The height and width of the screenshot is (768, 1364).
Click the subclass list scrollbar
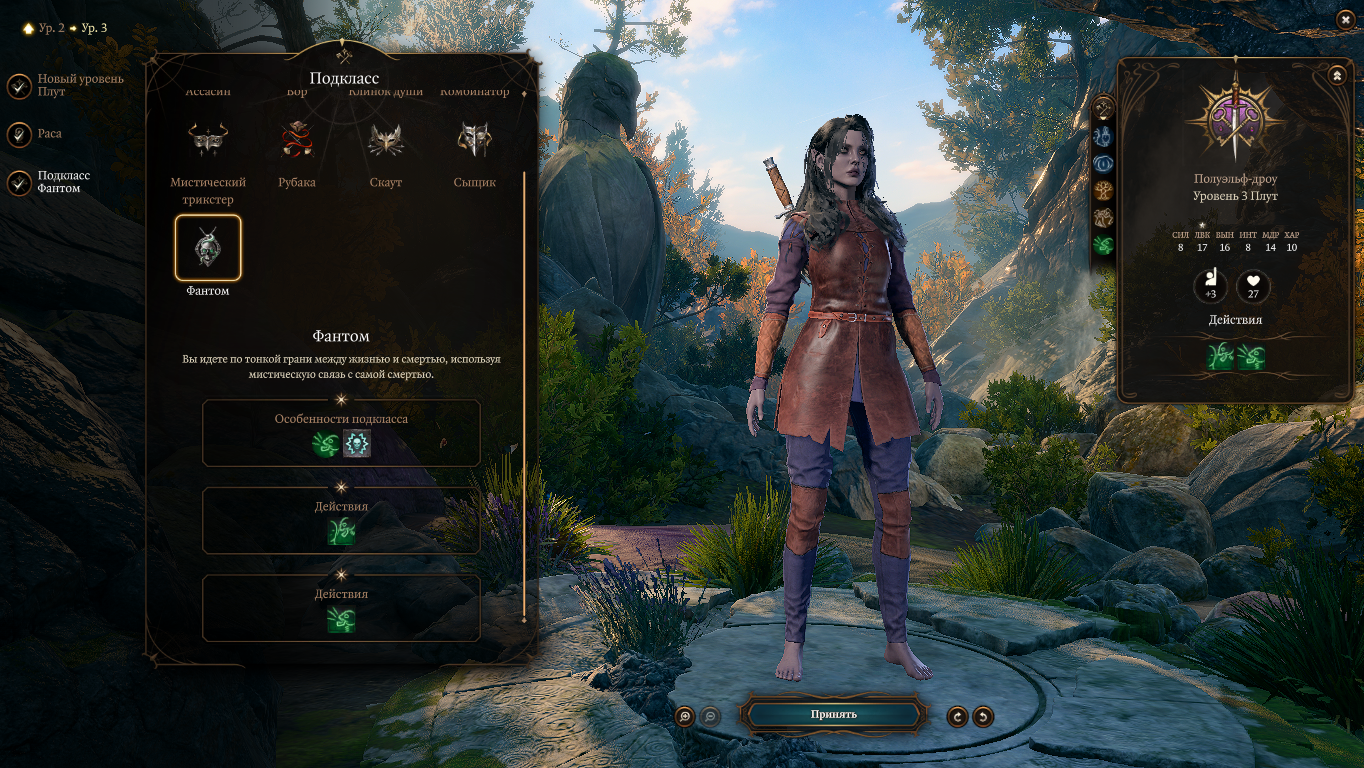[524, 400]
